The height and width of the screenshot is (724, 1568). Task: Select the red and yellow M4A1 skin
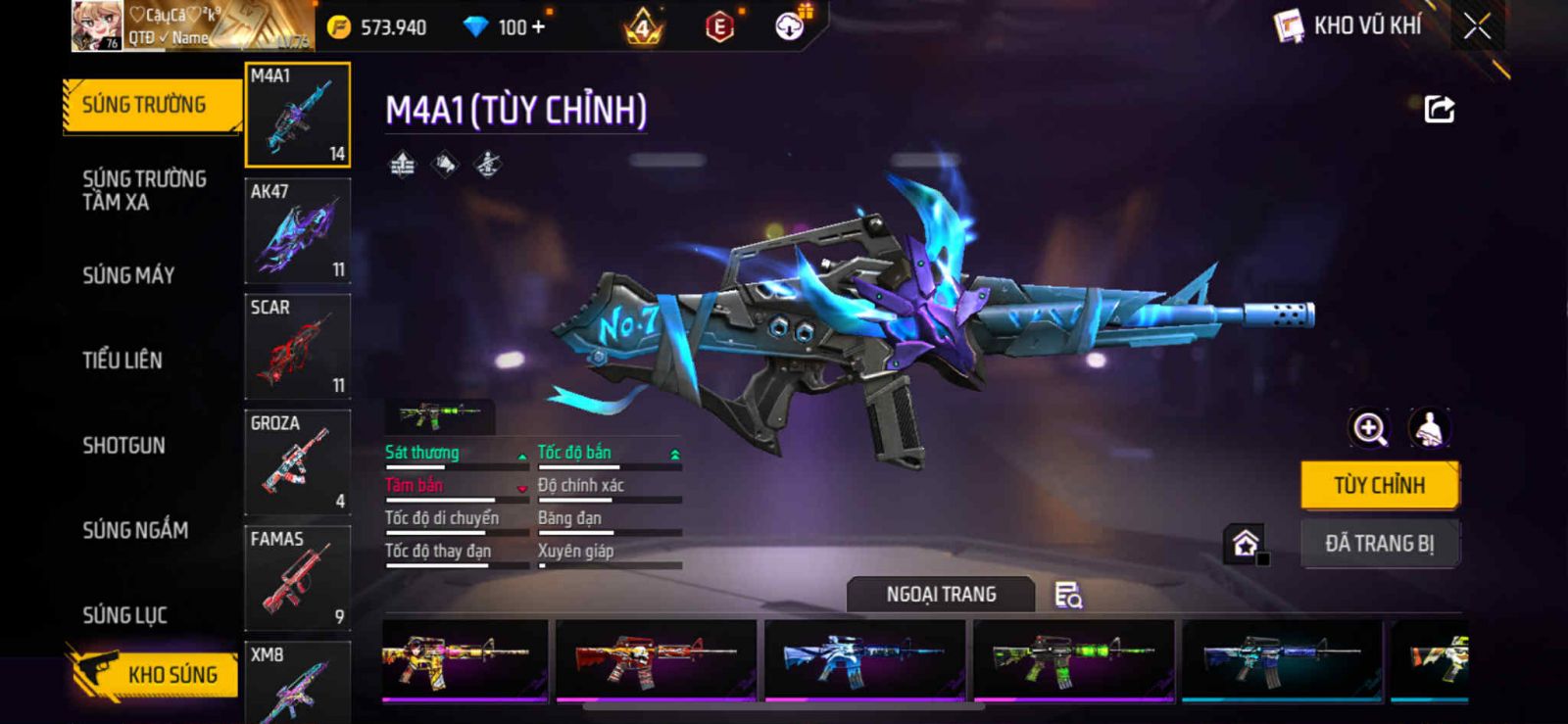click(656, 659)
